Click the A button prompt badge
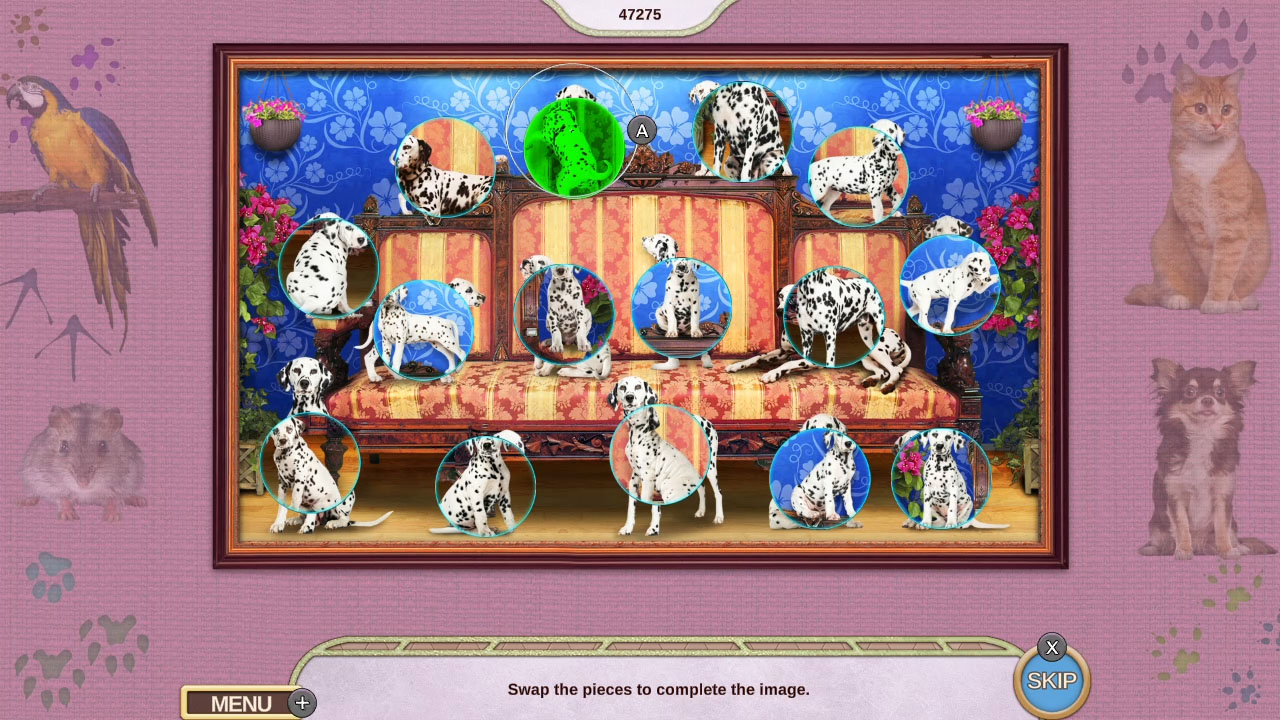The height and width of the screenshot is (720, 1280). pos(641,131)
